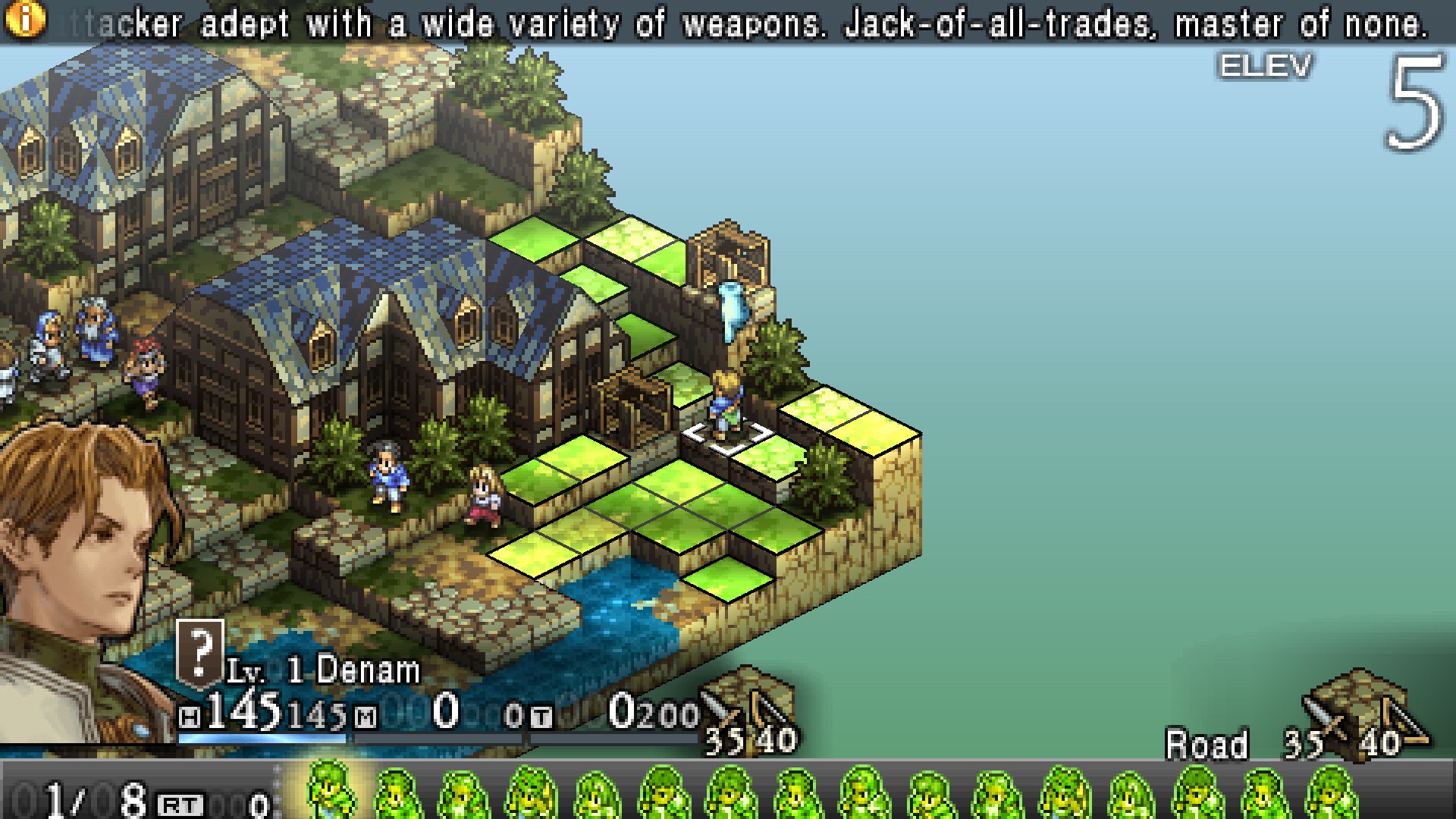The height and width of the screenshot is (819, 1456).
Task: Click the info icon in the top-left corner
Action: click(25, 19)
